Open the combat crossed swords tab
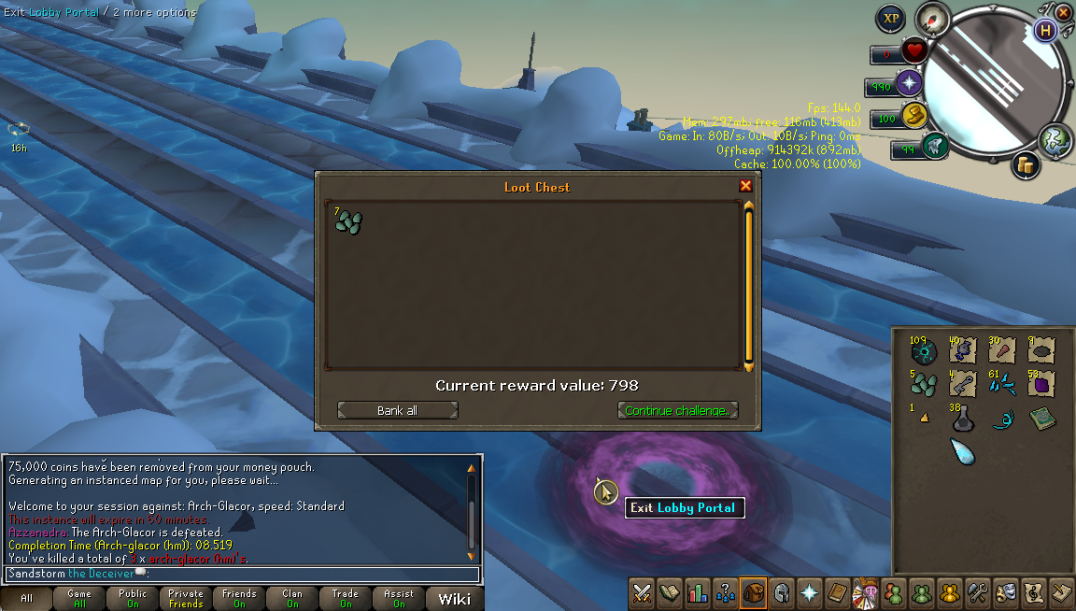The height and width of the screenshot is (611, 1076). pyautogui.click(x=641, y=593)
